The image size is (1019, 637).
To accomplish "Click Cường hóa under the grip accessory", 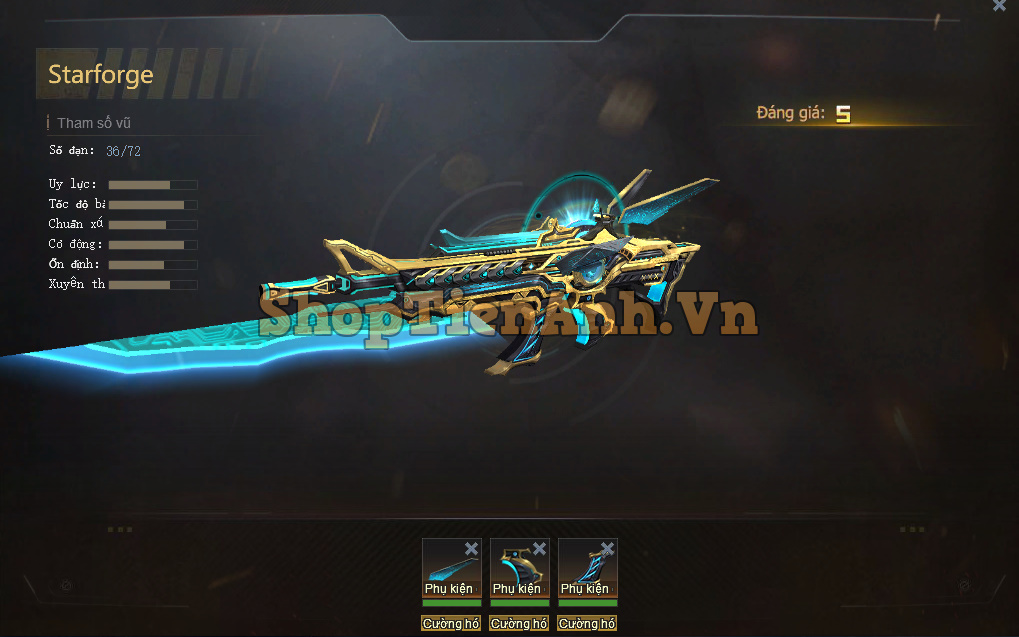I will [x=587, y=624].
